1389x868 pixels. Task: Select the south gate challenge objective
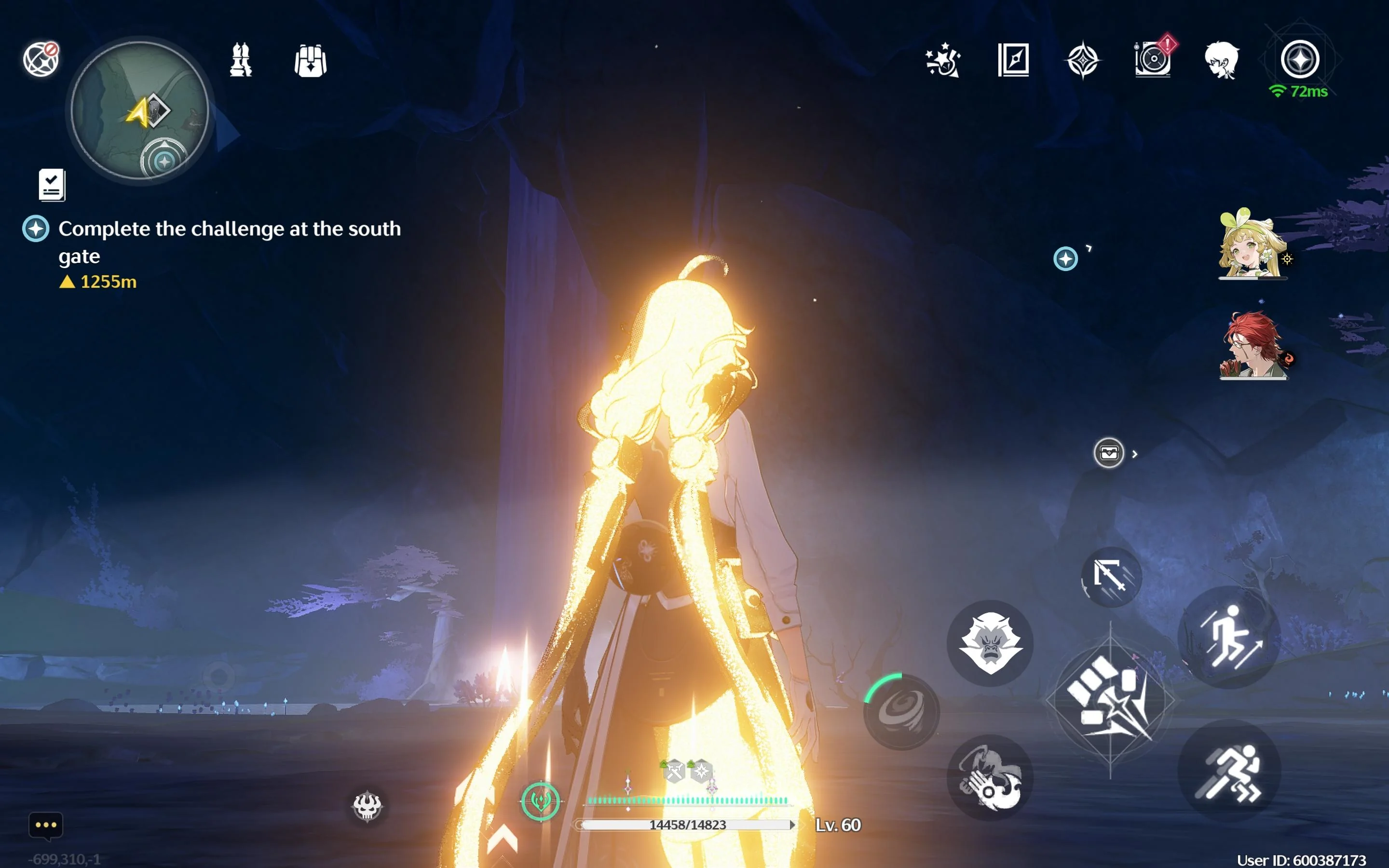coord(229,242)
